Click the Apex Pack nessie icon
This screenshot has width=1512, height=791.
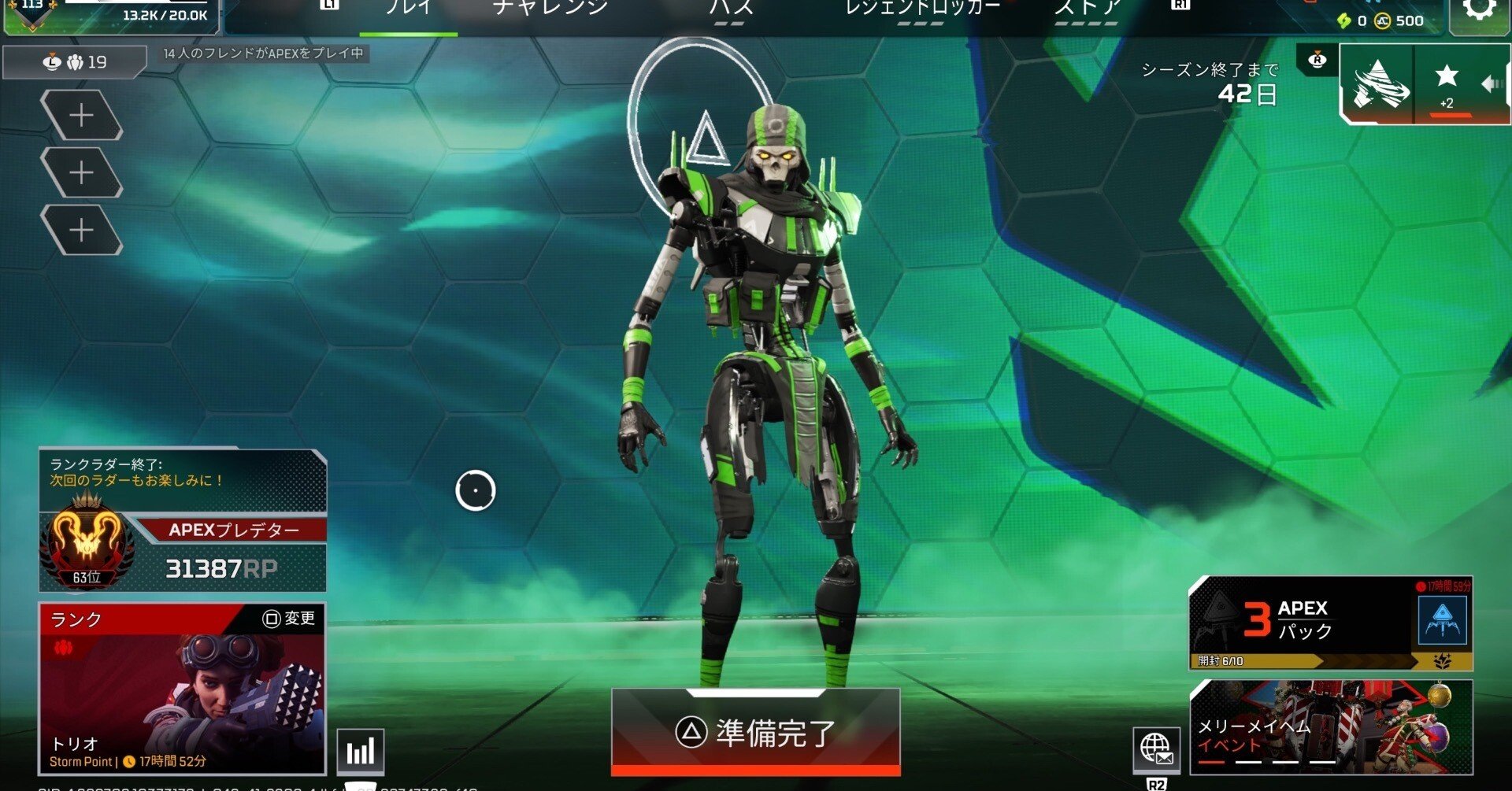point(1443,622)
